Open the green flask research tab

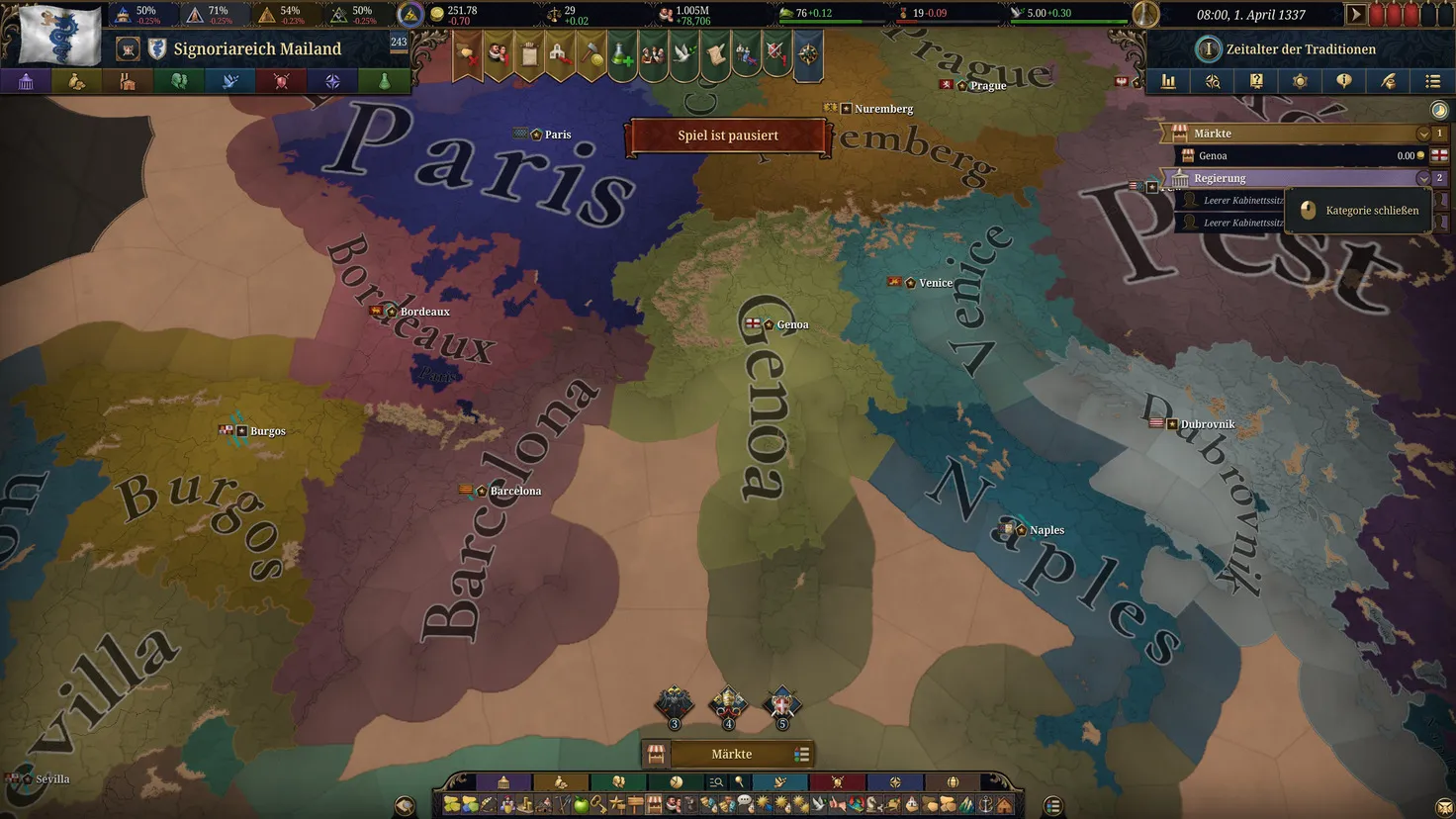(x=384, y=81)
